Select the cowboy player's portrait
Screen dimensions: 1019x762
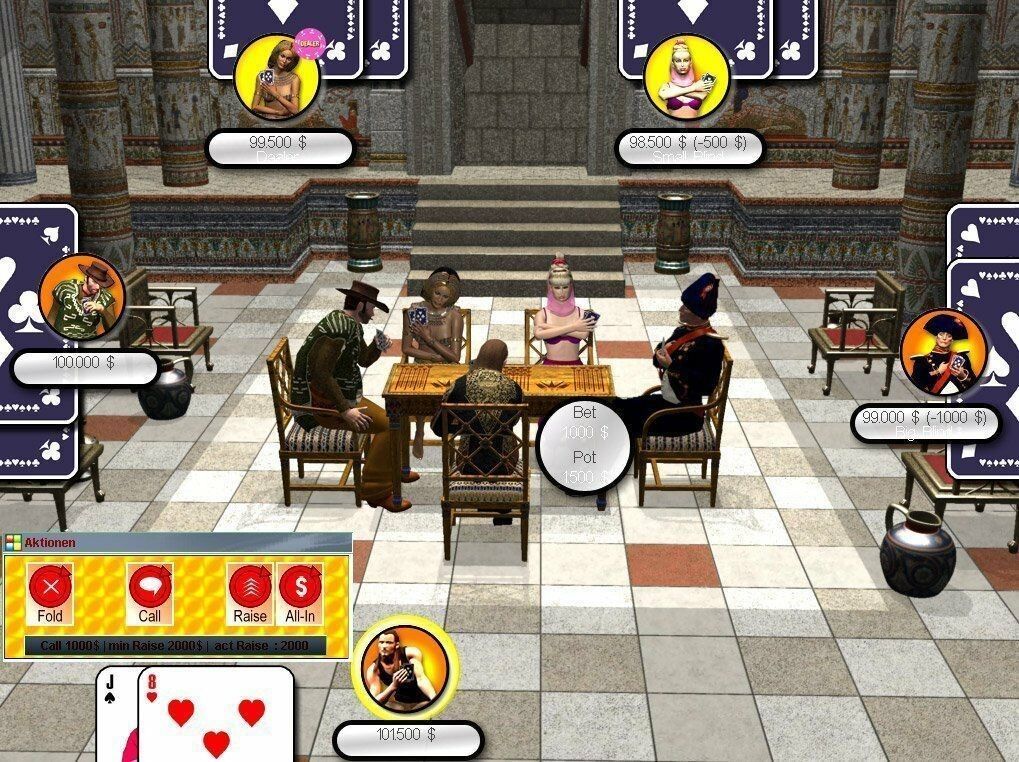(82, 297)
